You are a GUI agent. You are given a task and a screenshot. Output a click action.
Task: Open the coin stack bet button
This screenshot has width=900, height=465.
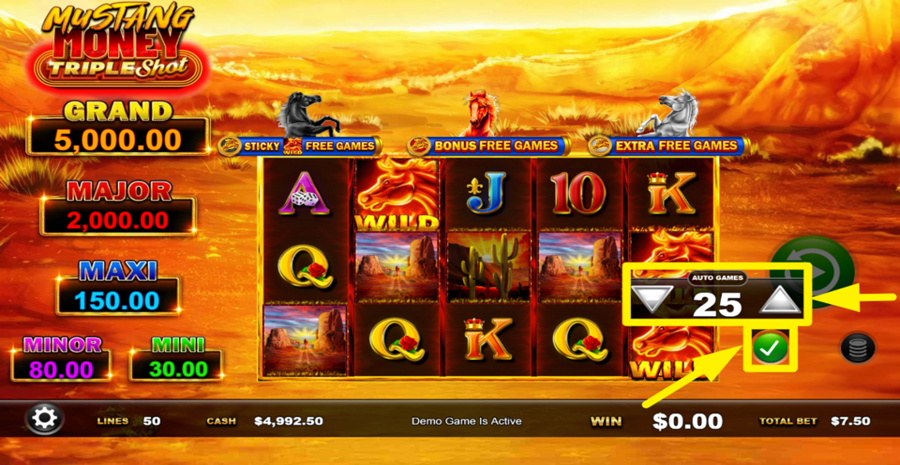click(x=858, y=347)
